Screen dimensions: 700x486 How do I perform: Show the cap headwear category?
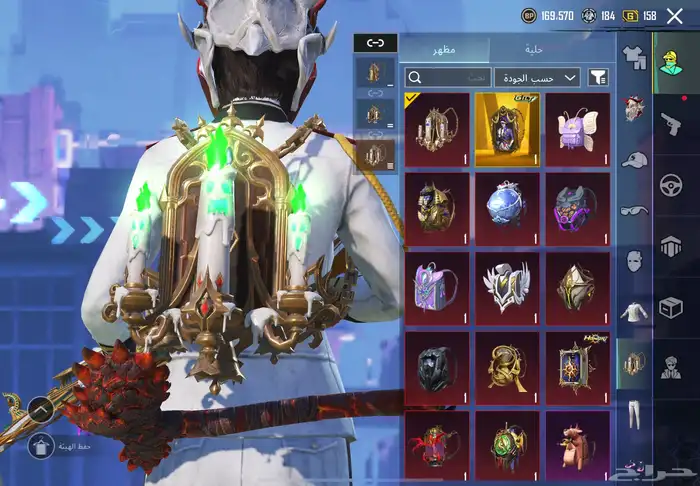pyautogui.click(x=633, y=159)
